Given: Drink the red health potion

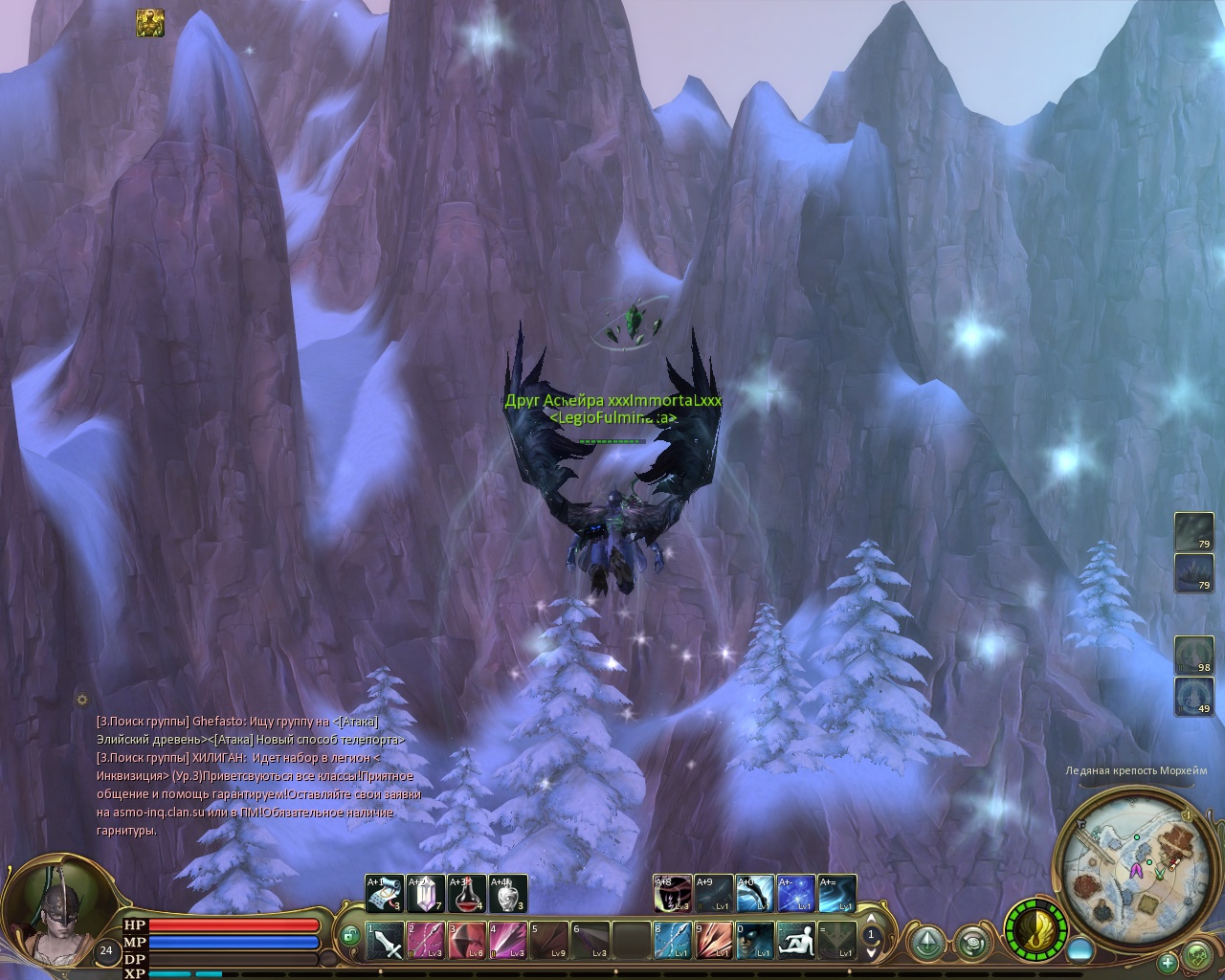Looking at the screenshot, I should [x=466, y=894].
